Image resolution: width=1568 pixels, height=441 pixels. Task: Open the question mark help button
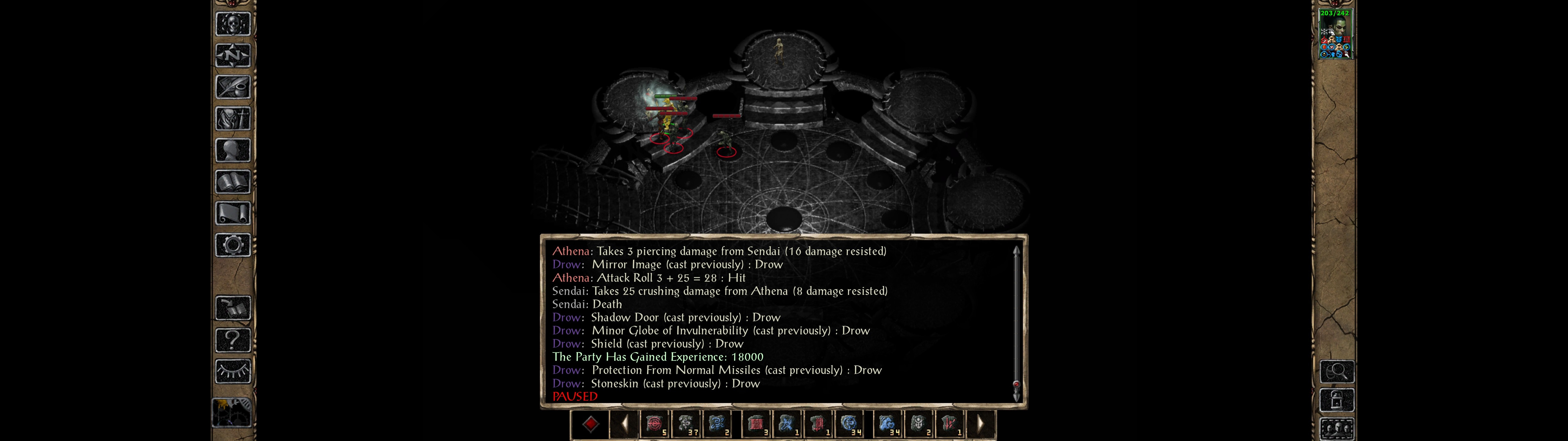[233, 340]
